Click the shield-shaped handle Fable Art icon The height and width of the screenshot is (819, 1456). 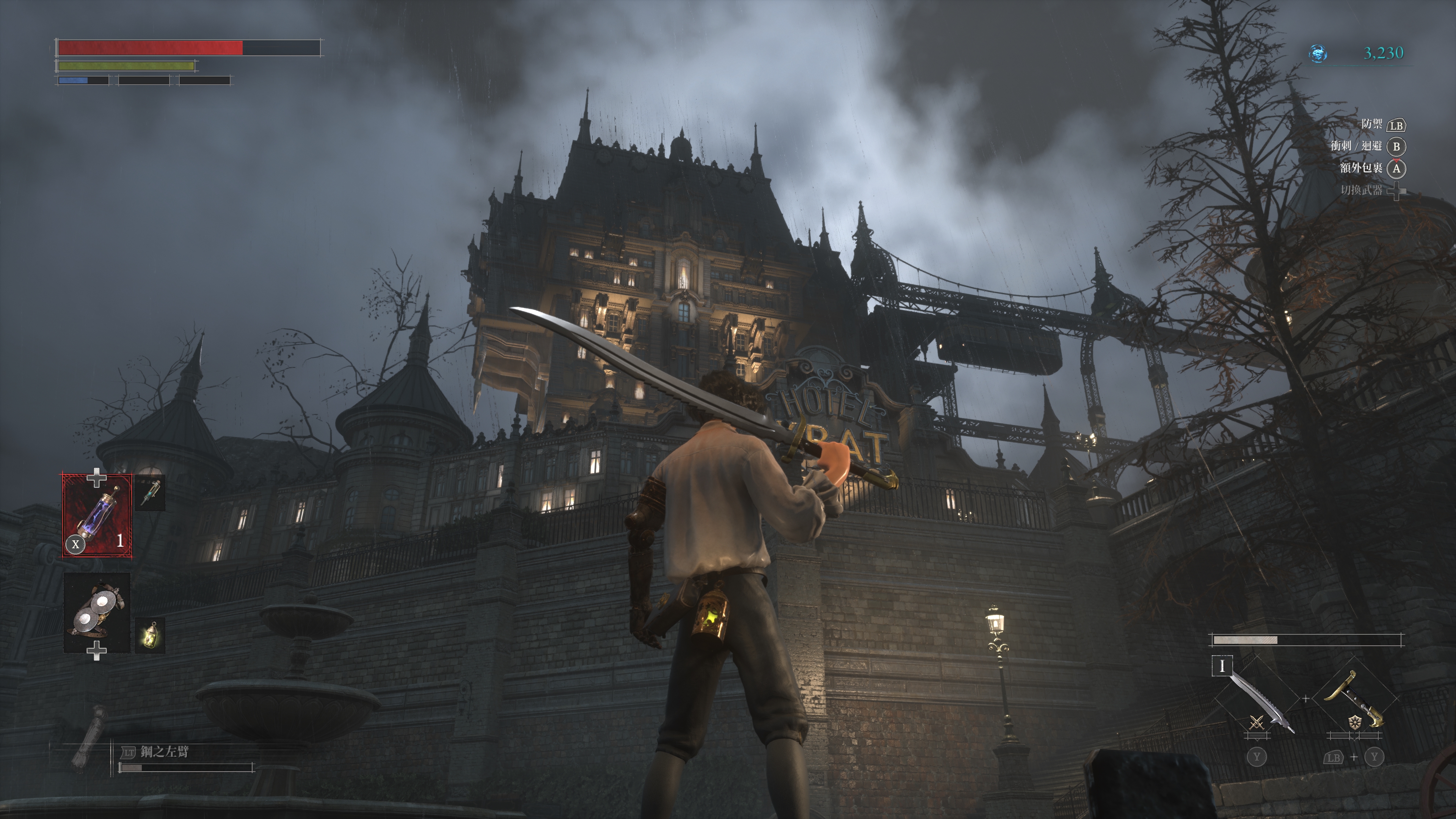pyautogui.click(x=1355, y=723)
